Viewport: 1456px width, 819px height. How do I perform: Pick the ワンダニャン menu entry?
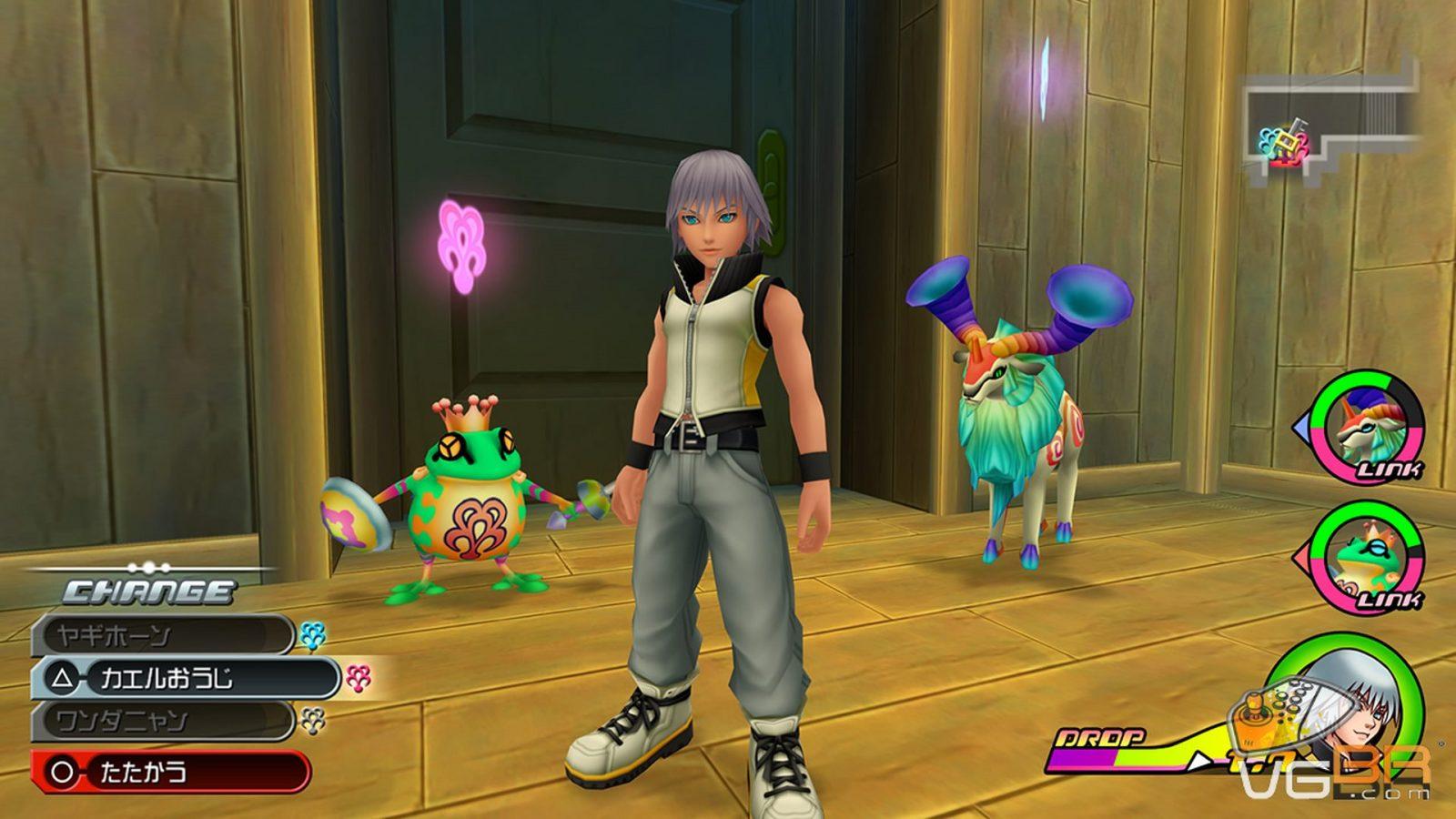click(162, 721)
